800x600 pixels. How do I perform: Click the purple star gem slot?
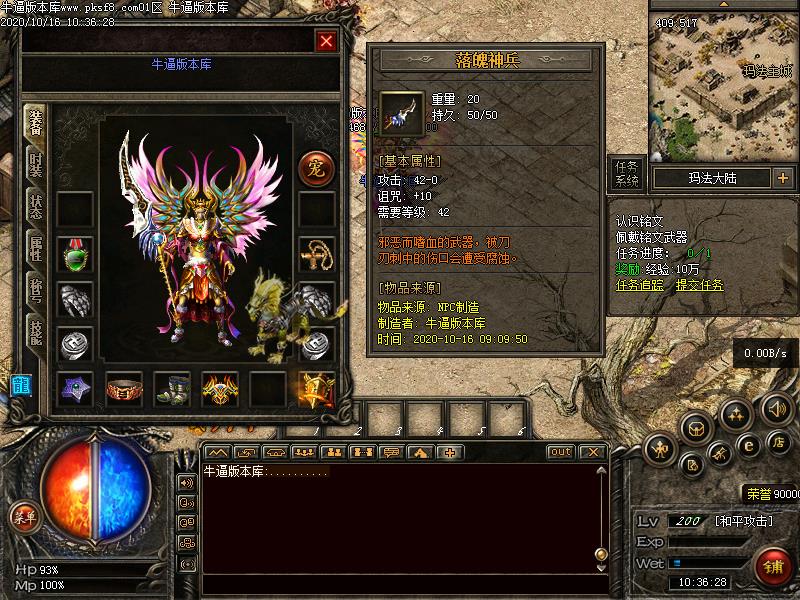coord(74,389)
